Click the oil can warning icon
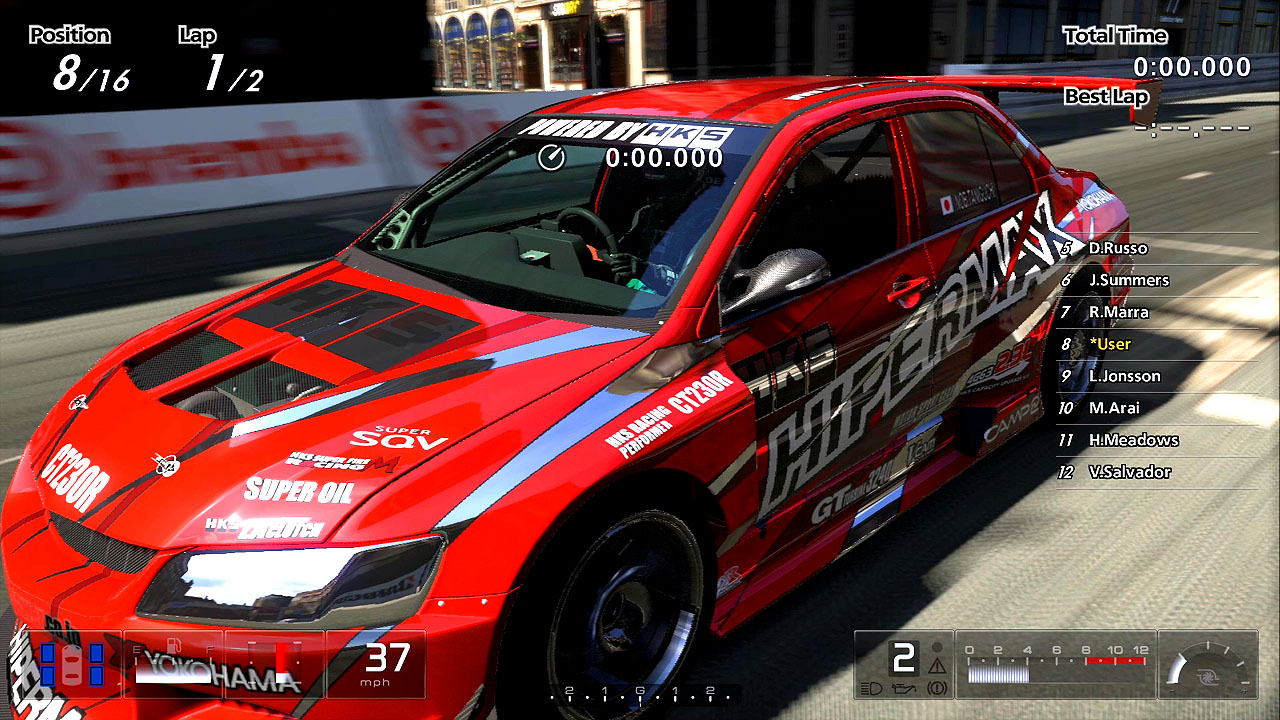The image size is (1280, 720). (901, 689)
